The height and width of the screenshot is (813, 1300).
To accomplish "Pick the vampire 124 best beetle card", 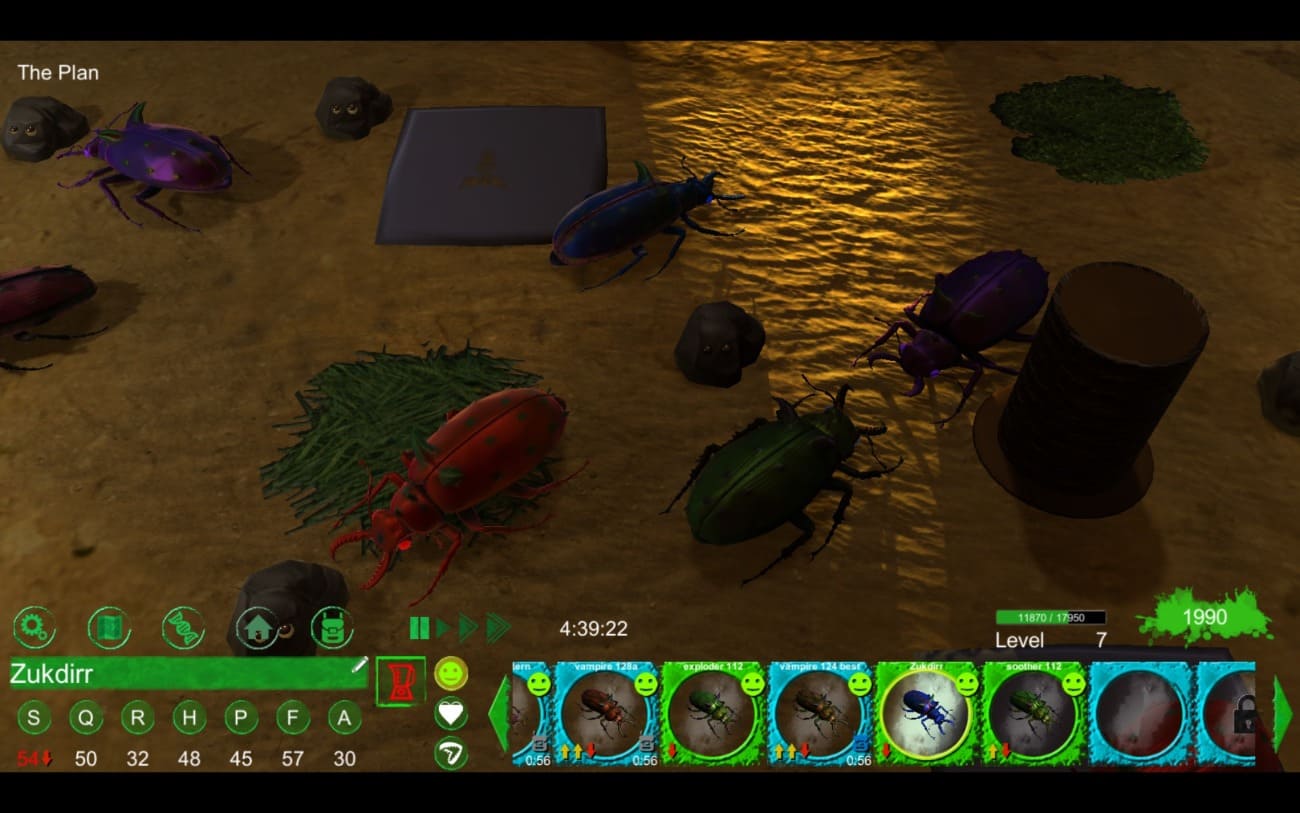I will pyautogui.click(x=820, y=712).
